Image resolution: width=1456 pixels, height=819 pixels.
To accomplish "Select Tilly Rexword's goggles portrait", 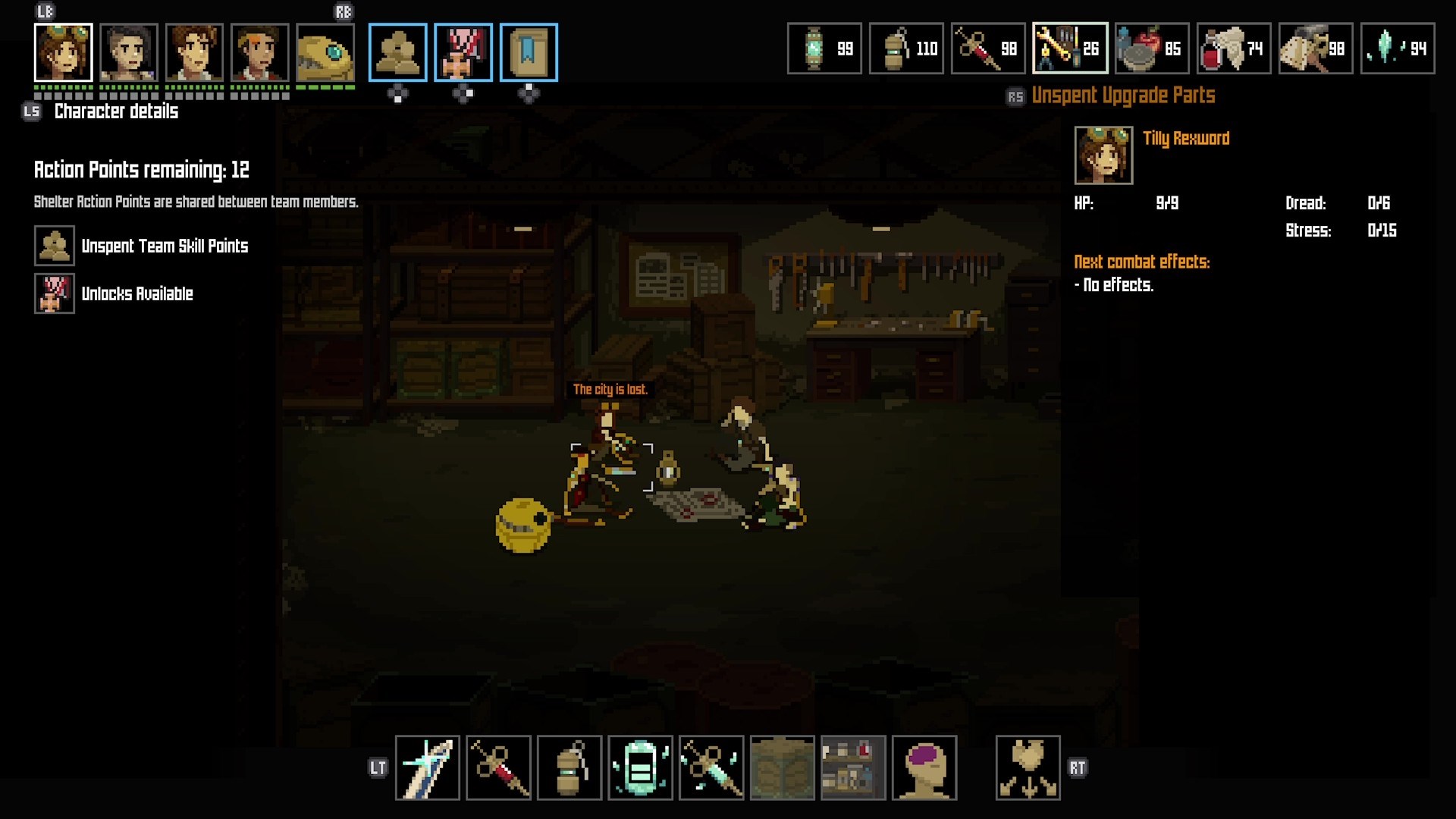I will (x=64, y=52).
